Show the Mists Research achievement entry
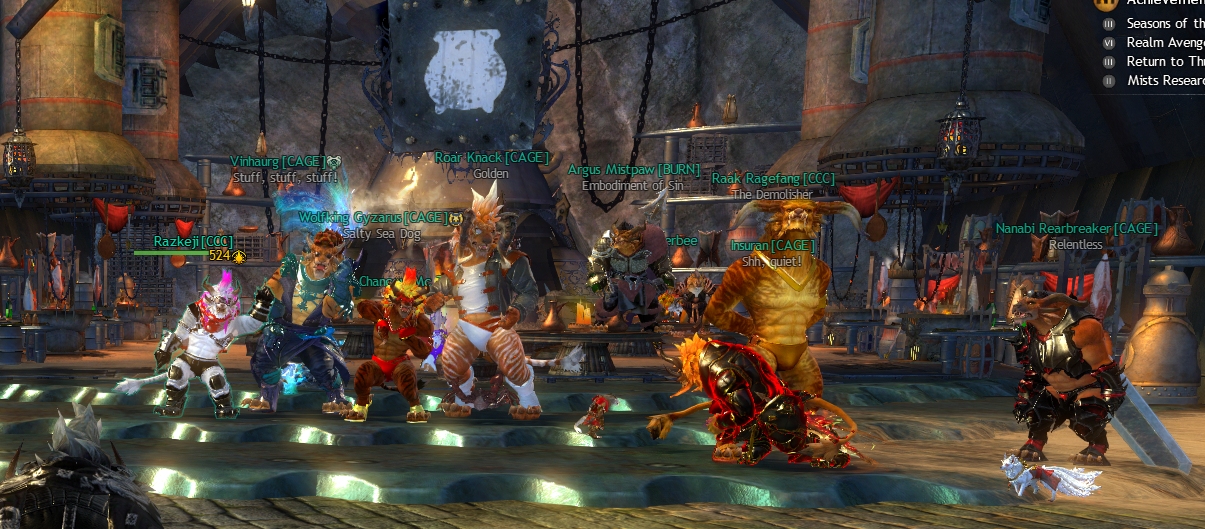 click(1164, 80)
